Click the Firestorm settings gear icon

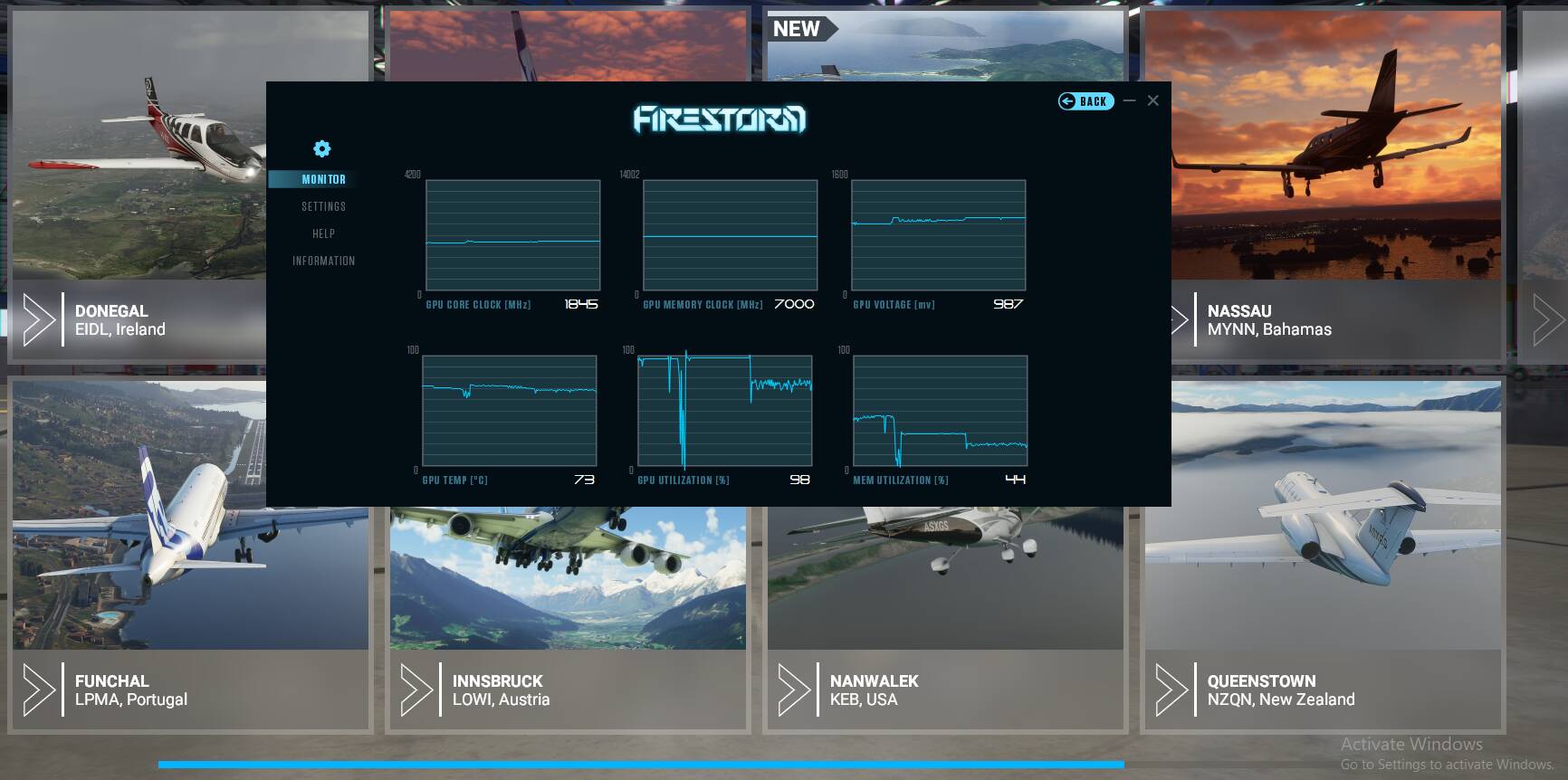pyautogui.click(x=321, y=148)
